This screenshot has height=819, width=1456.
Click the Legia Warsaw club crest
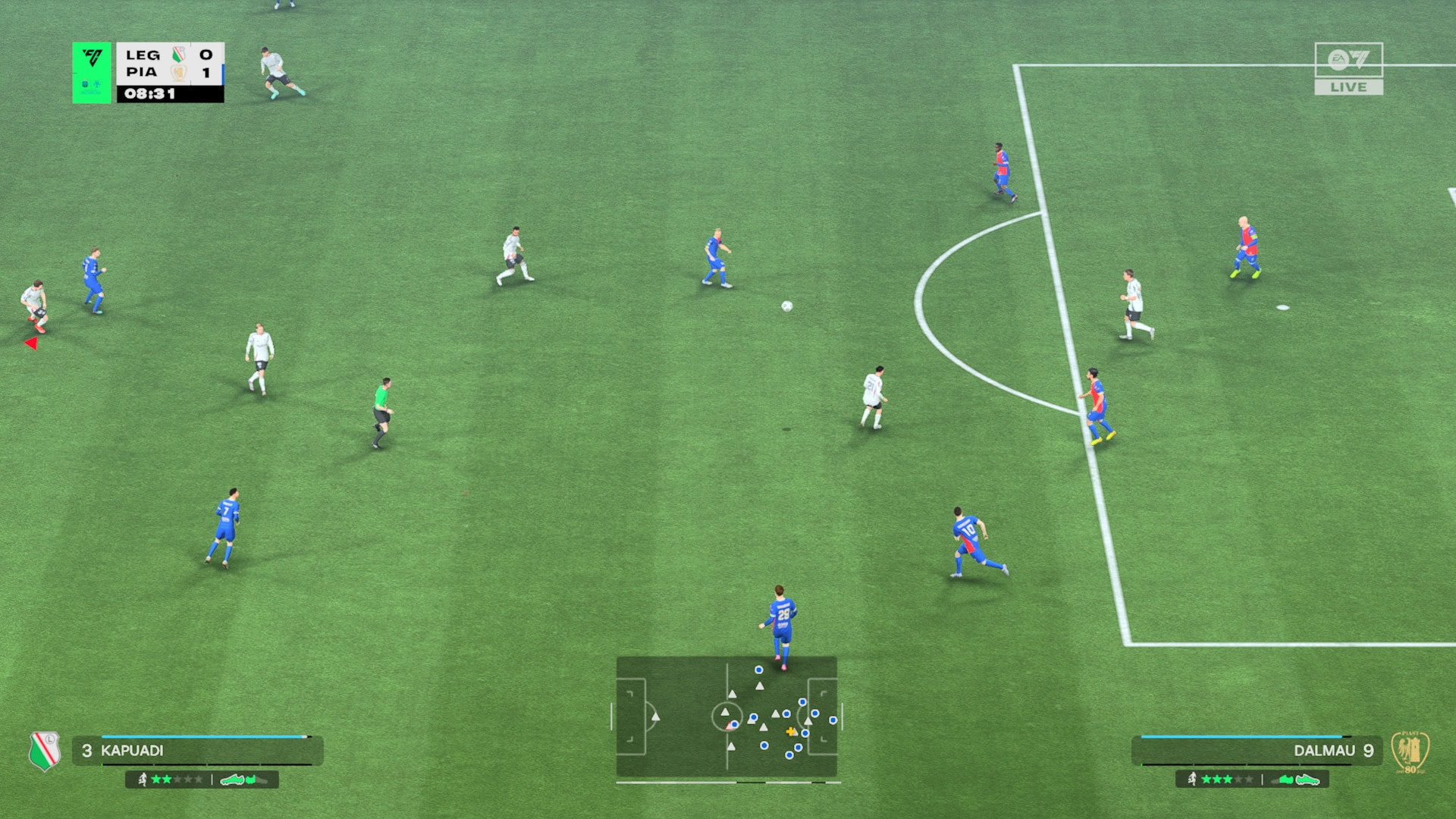pyautogui.click(x=45, y=751)
